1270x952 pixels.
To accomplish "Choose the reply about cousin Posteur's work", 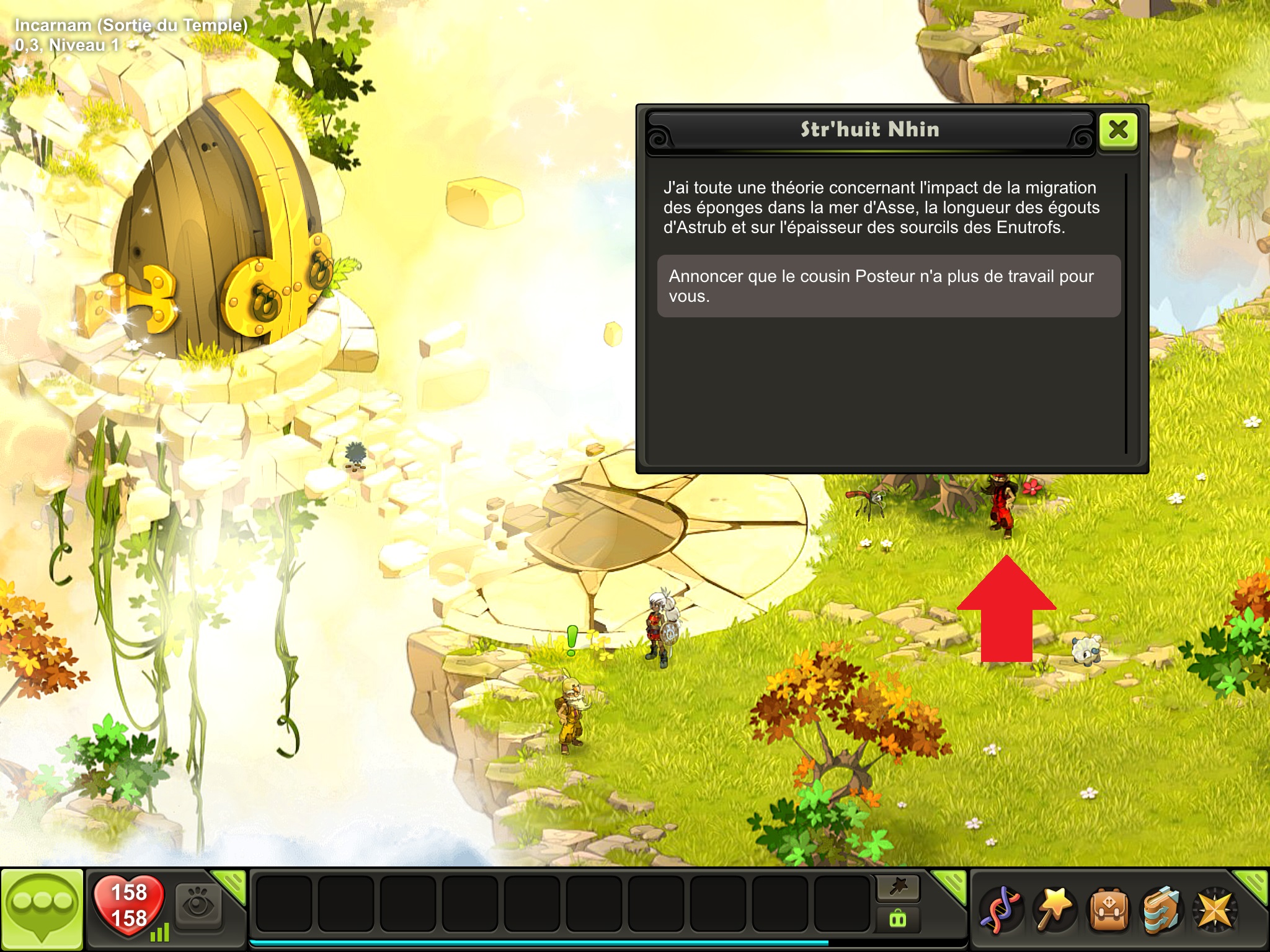I will [x=889, y=286].
